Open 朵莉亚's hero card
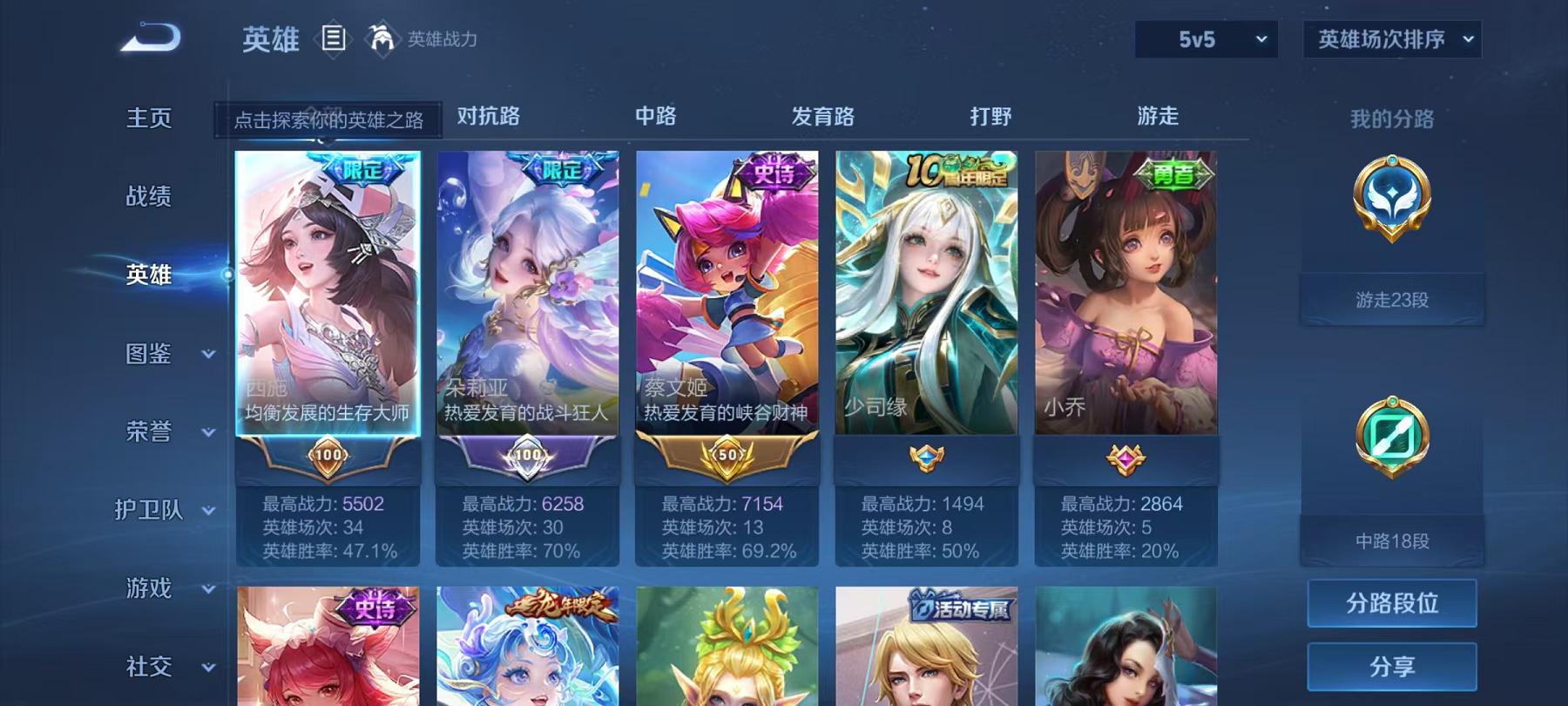This screenshot has height=706, width=1568. (528, 296)
